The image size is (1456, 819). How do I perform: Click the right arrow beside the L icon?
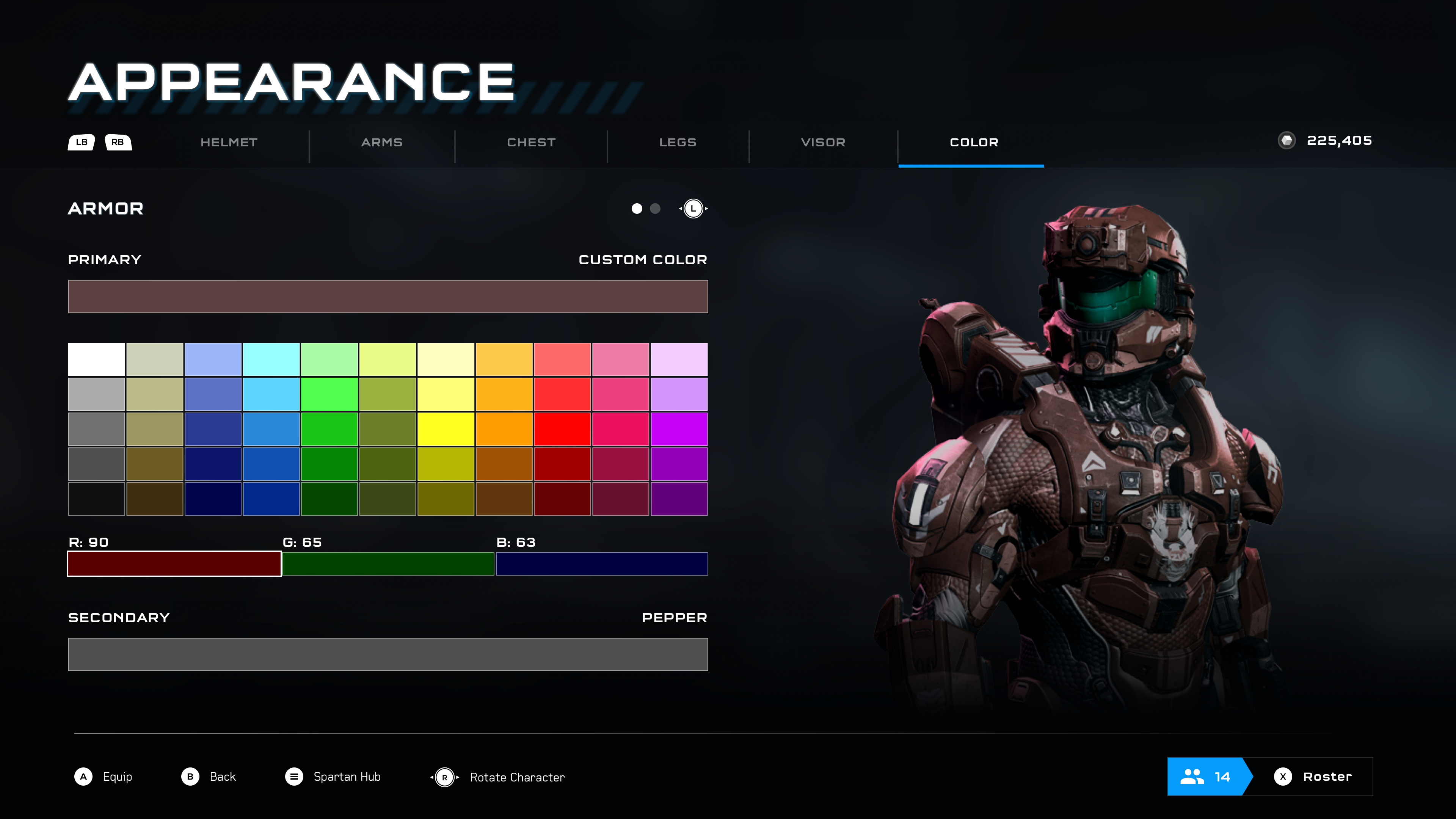706,209
